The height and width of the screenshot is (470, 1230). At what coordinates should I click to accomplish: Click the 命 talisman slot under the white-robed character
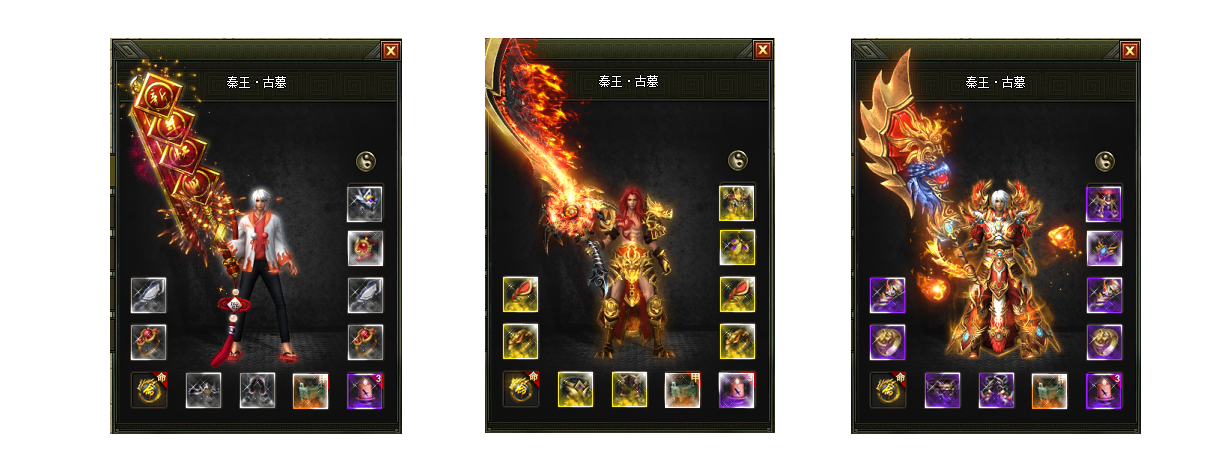coord(149,390)
